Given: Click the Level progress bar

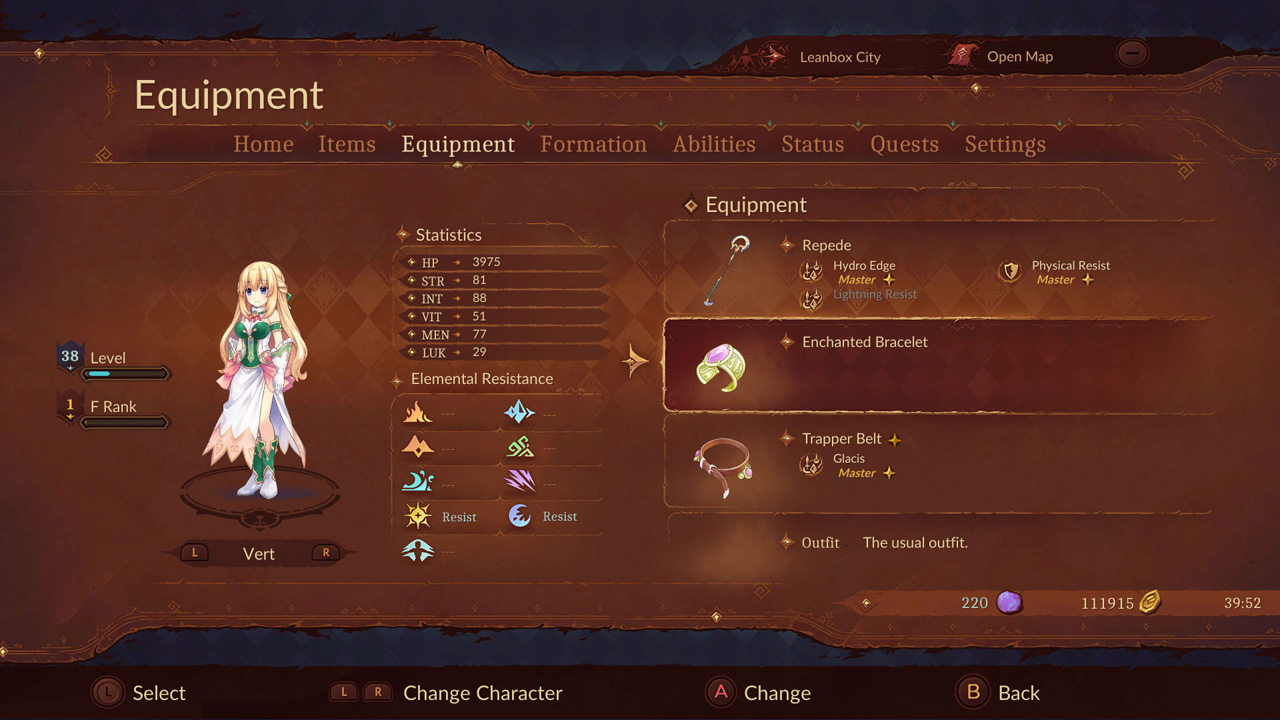Looking at the screenshot, I should pos(126,372).
